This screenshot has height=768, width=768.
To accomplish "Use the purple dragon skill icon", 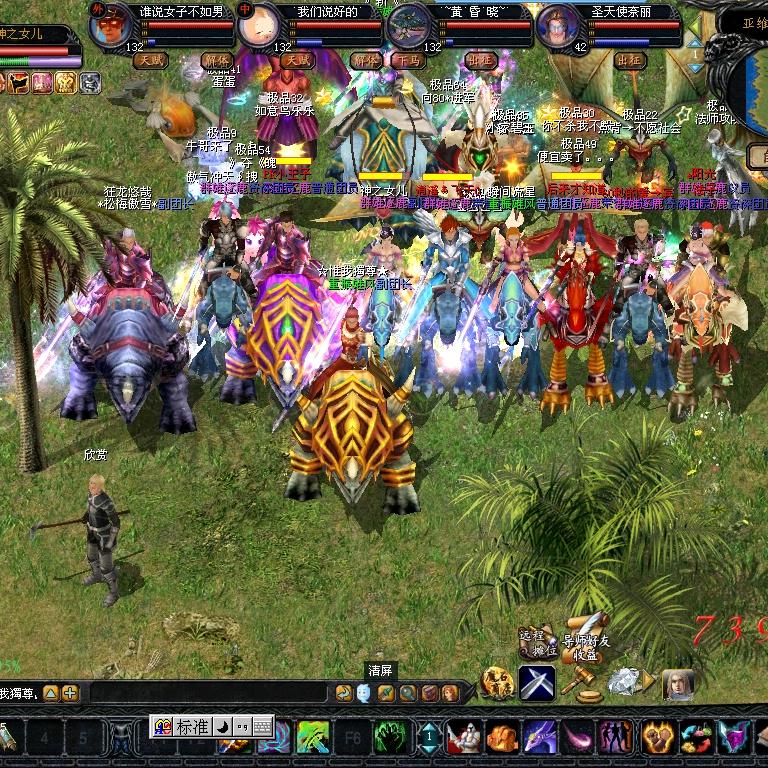I will coord(541,738).
